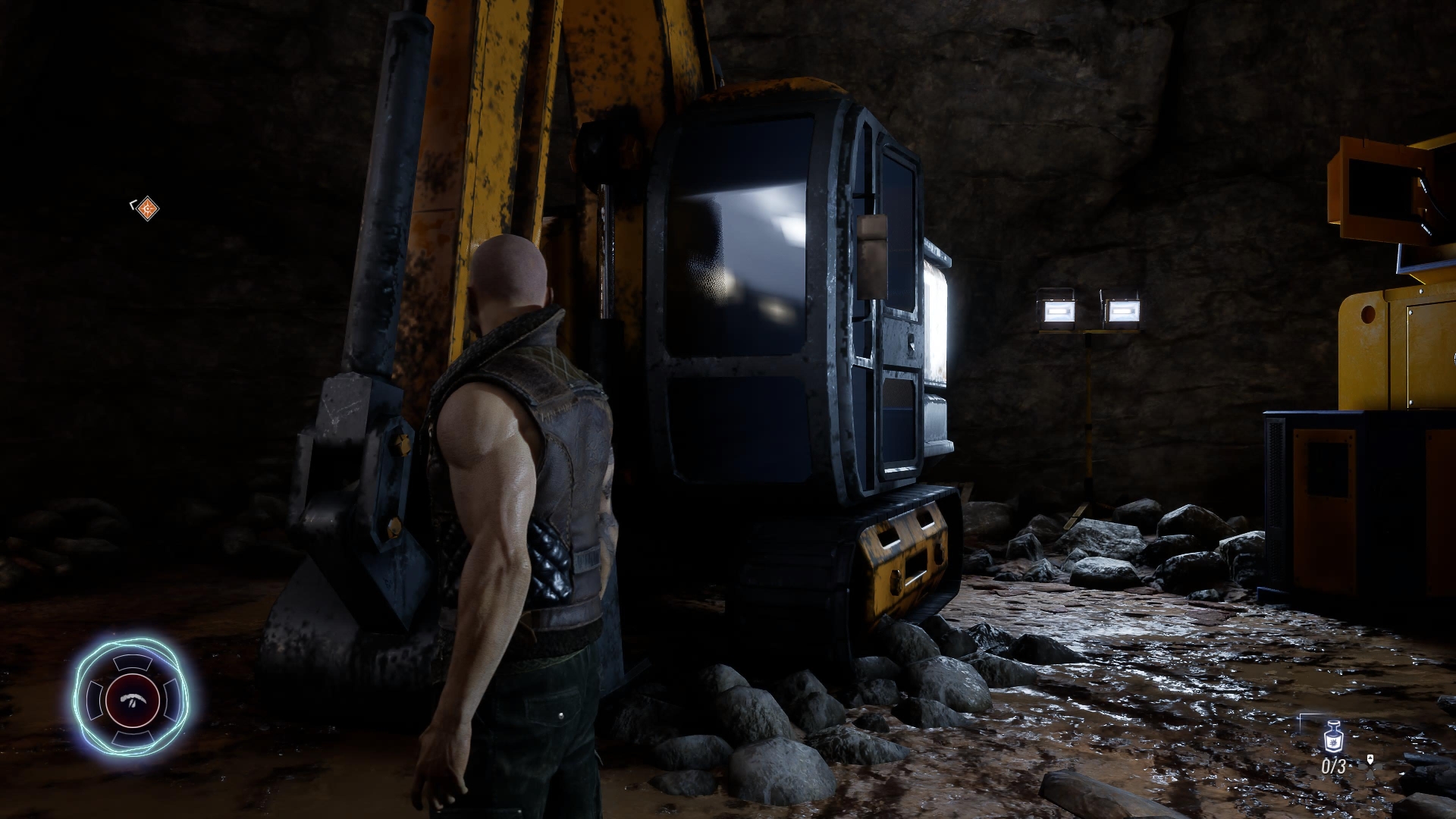Select the bottom slot of the ability wheel

tap(133, 737)
